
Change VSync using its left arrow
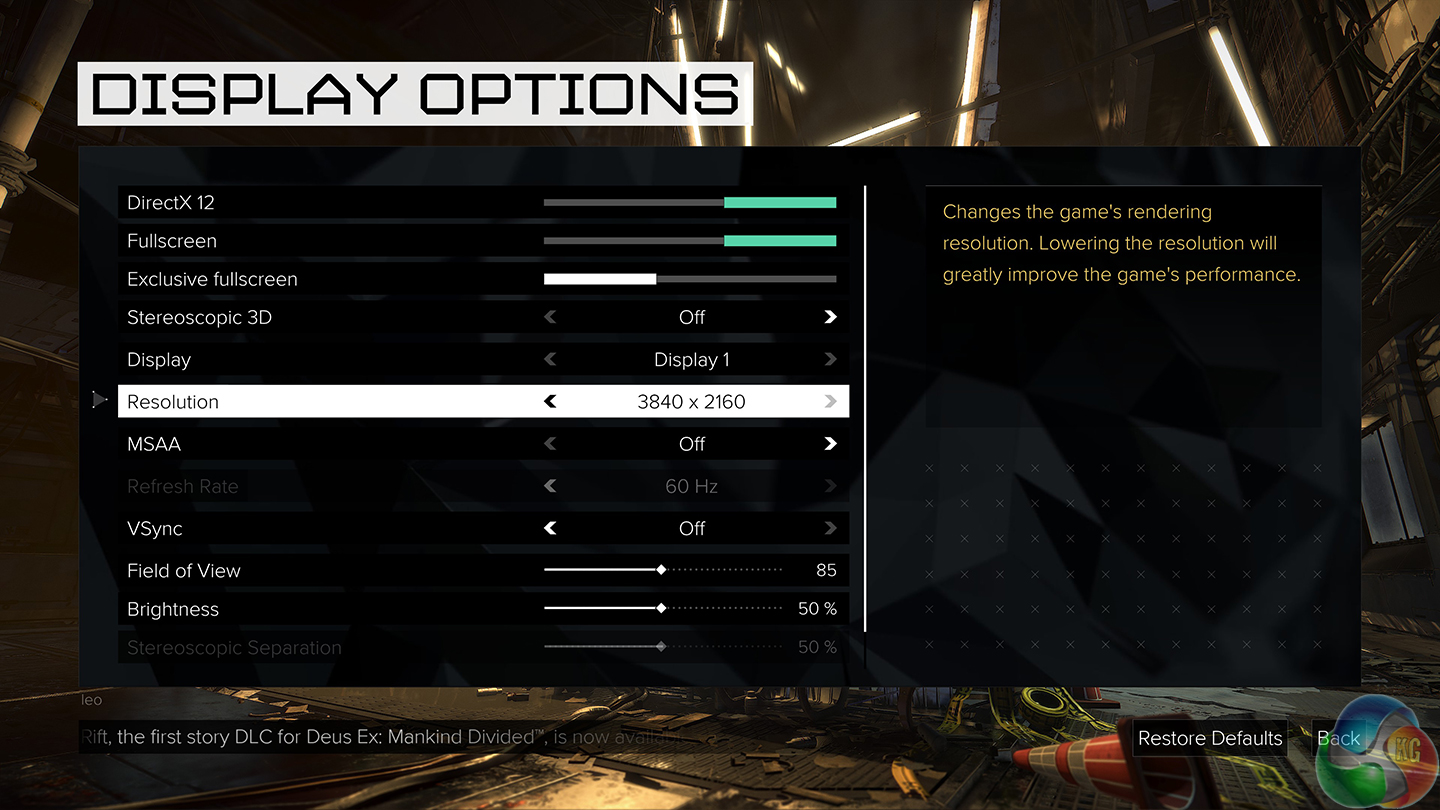click(x=550, y=528)
